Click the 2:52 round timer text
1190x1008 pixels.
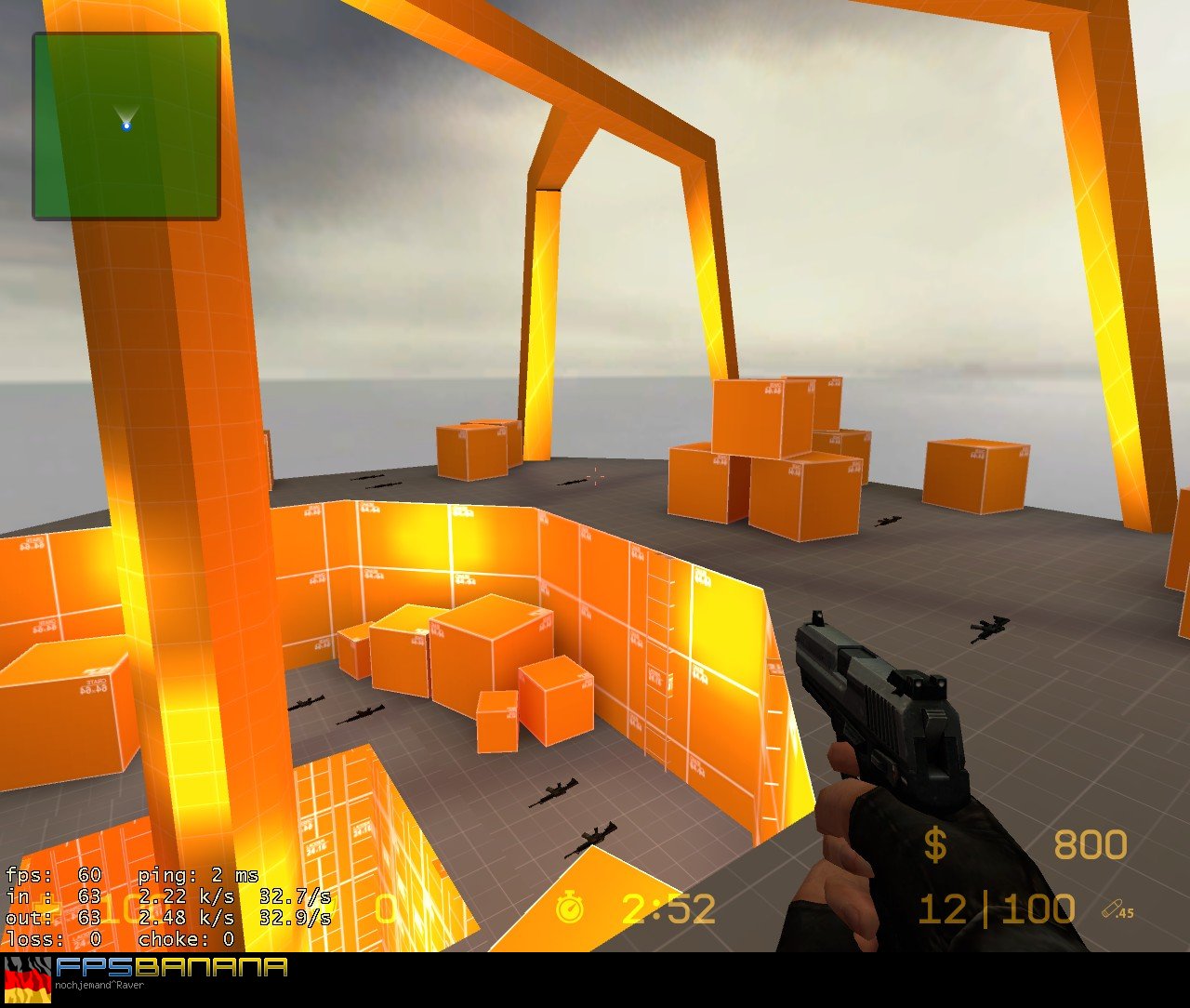point(666,909)
